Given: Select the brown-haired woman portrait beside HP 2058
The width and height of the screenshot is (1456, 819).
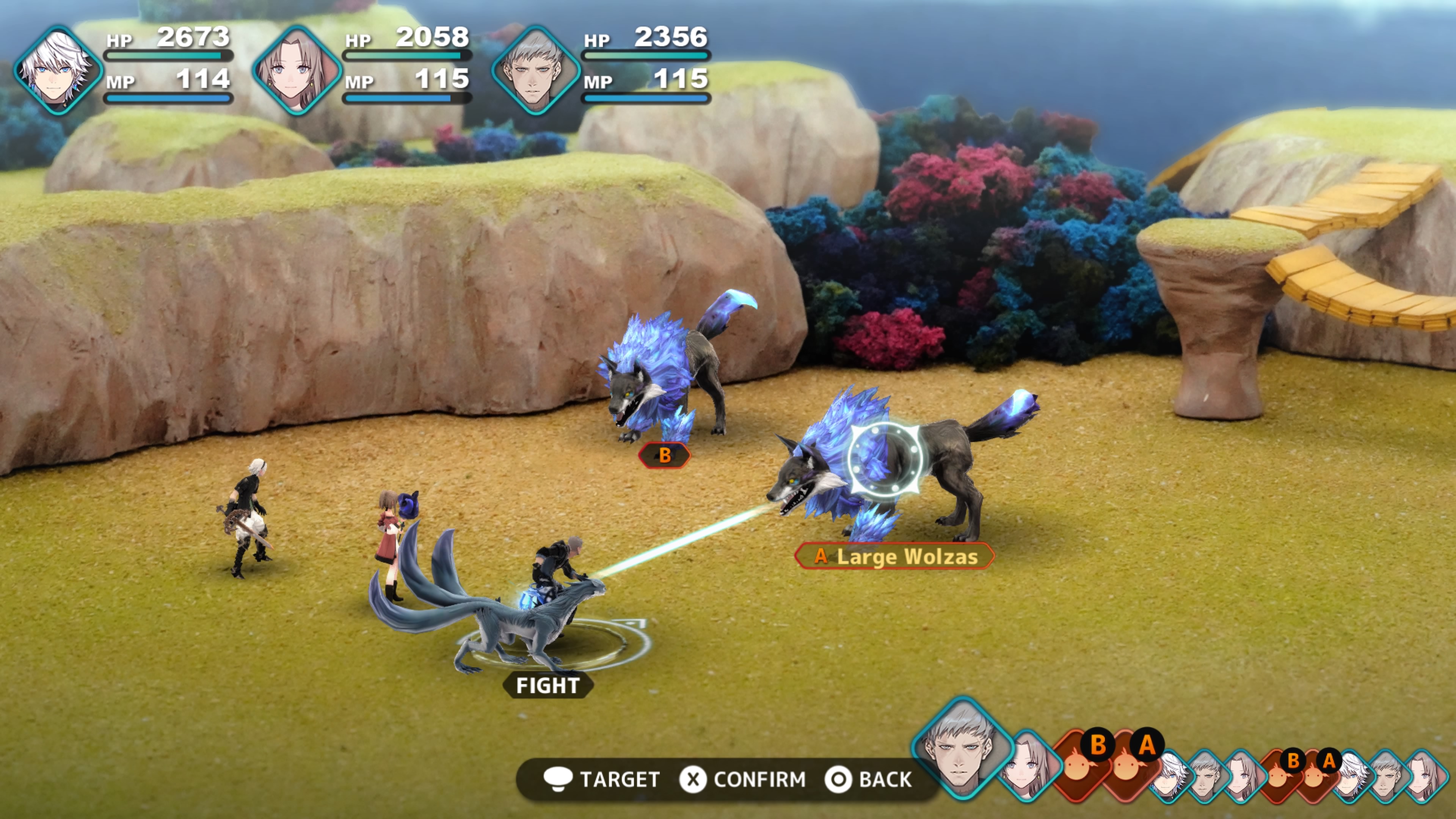Looking at the screenshot, I should pyautogui.click(x=296, y=71).
